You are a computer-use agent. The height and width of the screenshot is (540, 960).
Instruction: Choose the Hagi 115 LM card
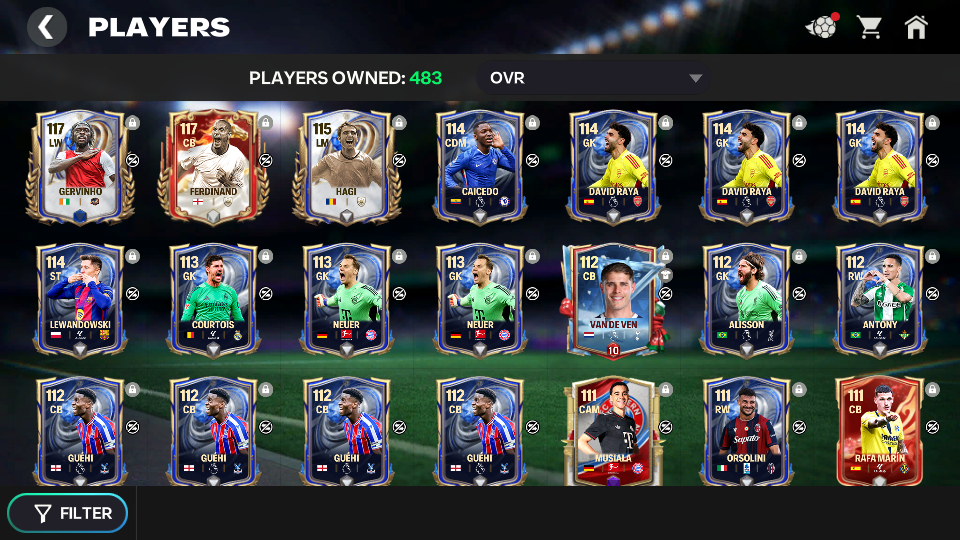coord(346,166)
